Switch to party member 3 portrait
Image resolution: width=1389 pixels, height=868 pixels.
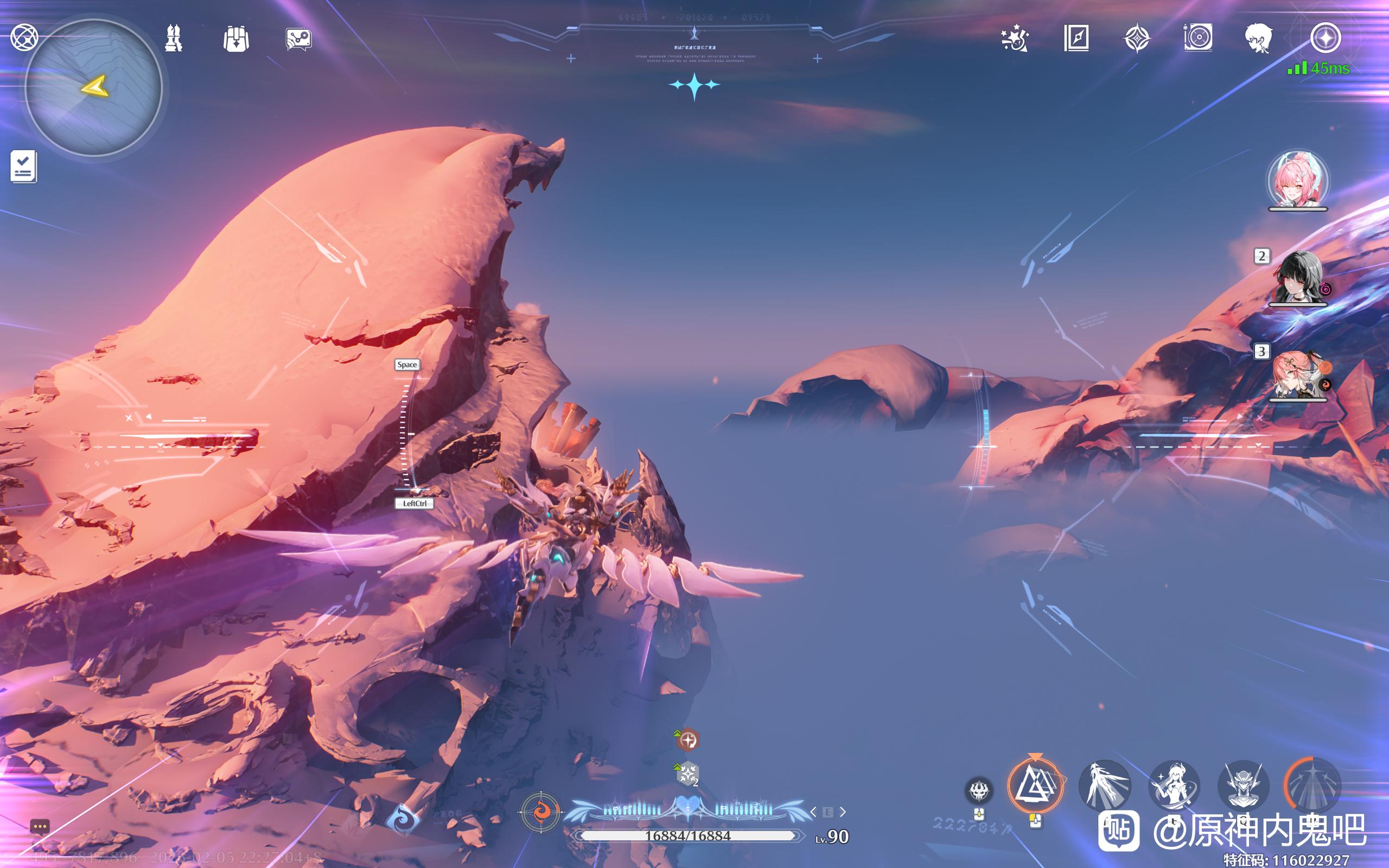[1299, 374]
